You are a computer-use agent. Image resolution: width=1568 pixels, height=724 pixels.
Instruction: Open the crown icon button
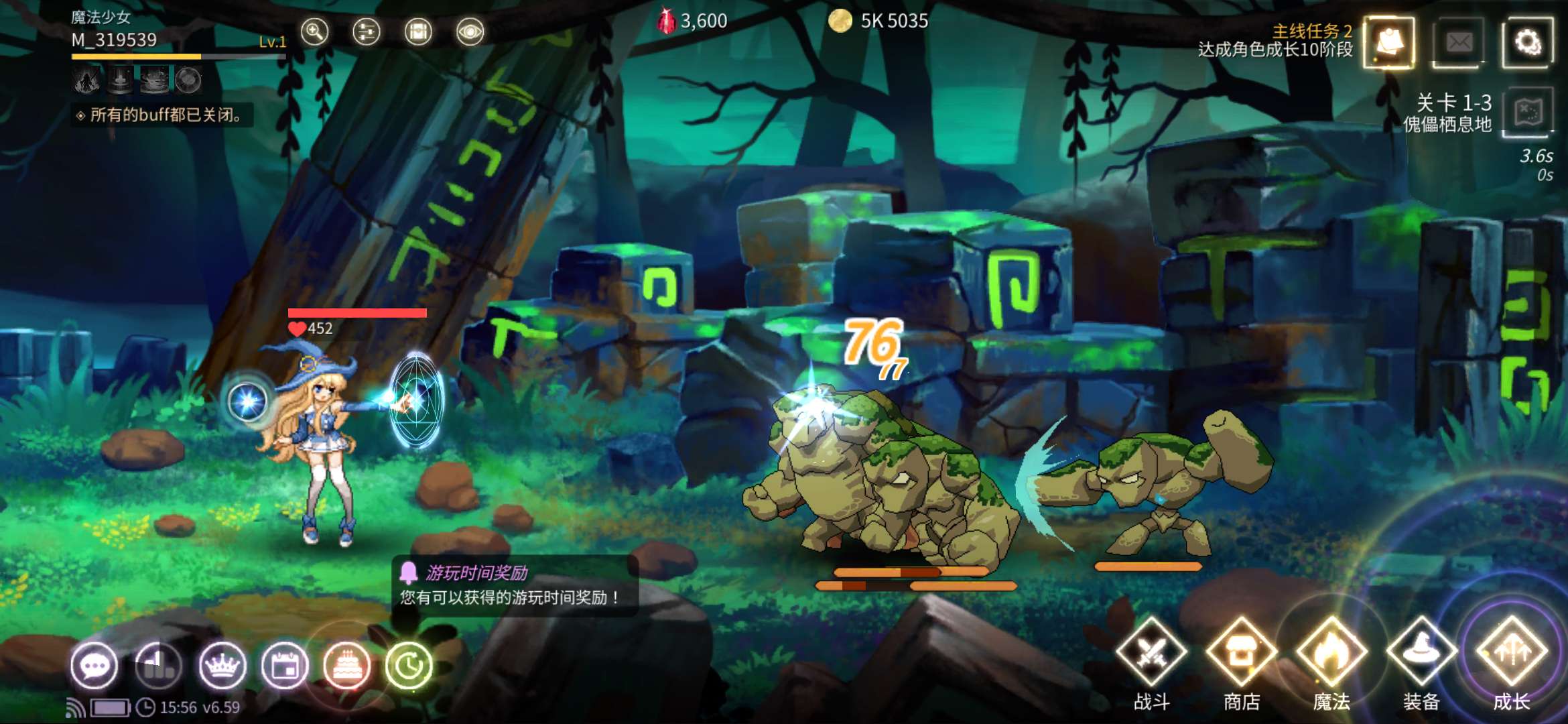pos(222,666)
